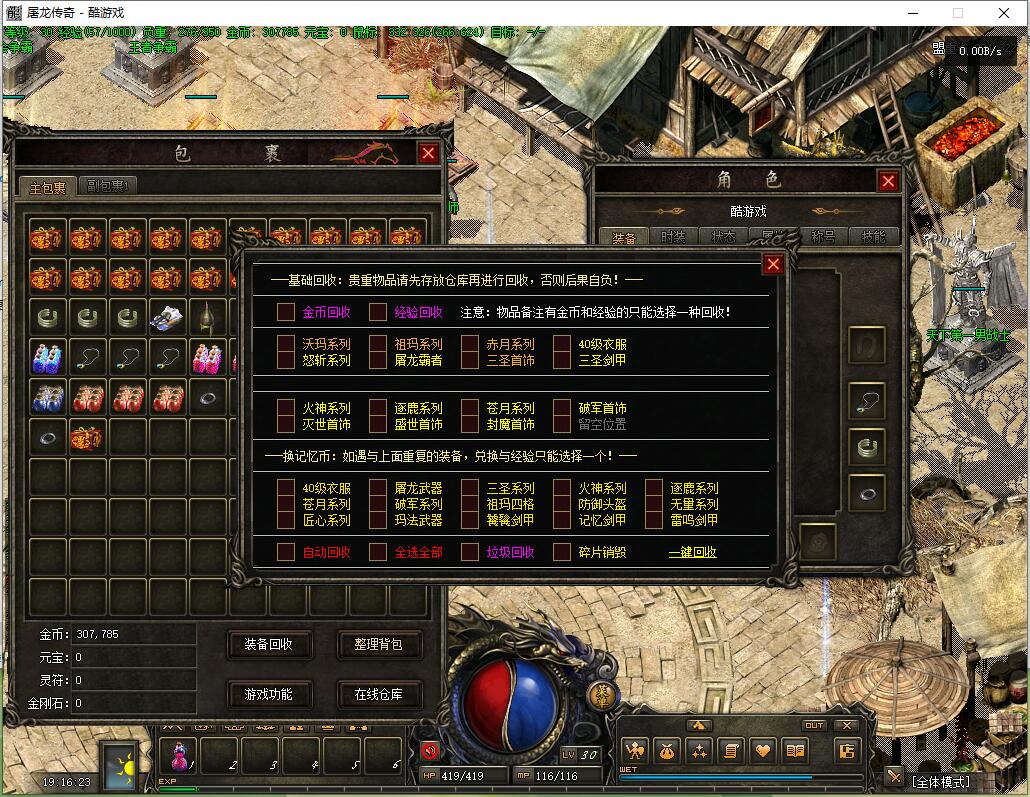The image size is (1030, 797).
Task: Close the 角色 character panel
Action: point(888,181)
